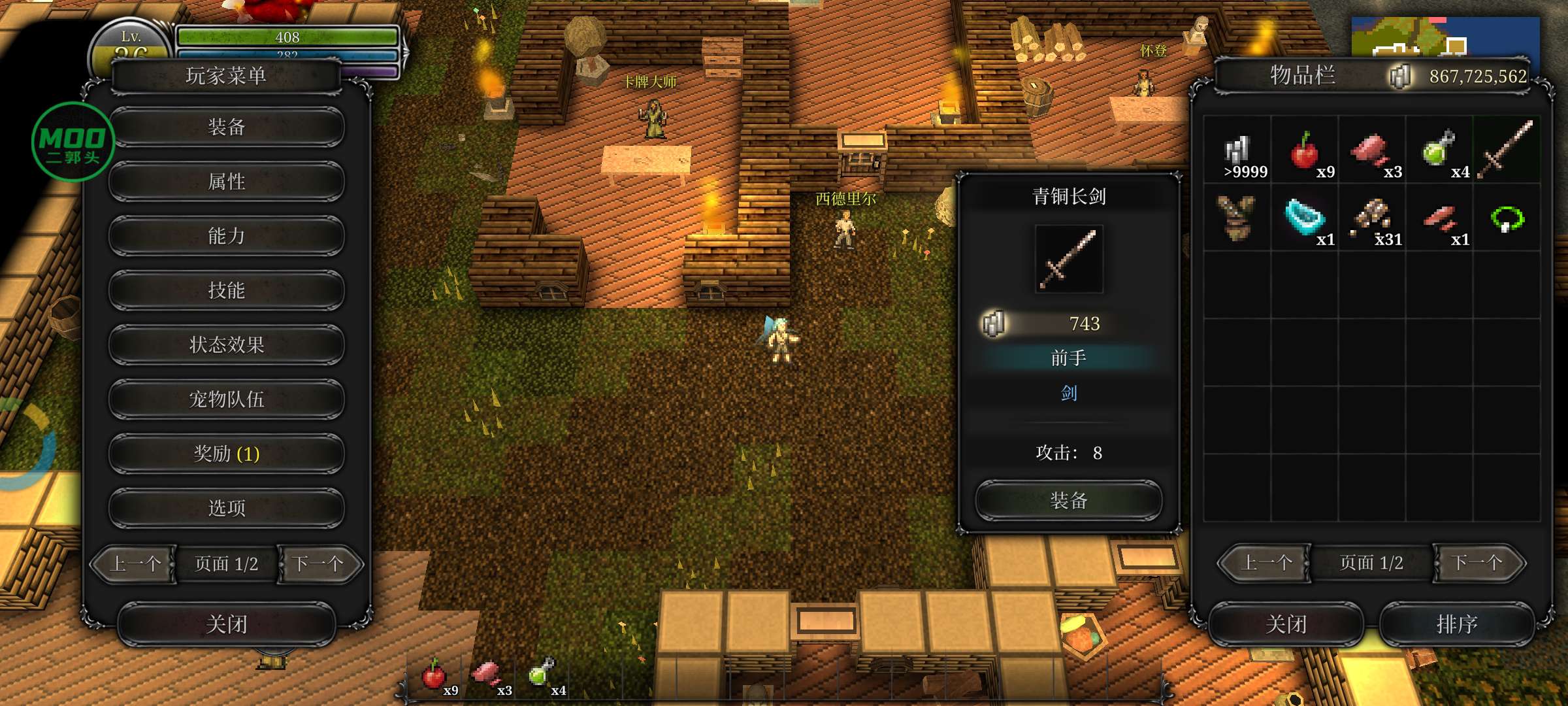Close the 玩家菜单 player menu
Screen dimensions: 1568x706
point(226,624)
